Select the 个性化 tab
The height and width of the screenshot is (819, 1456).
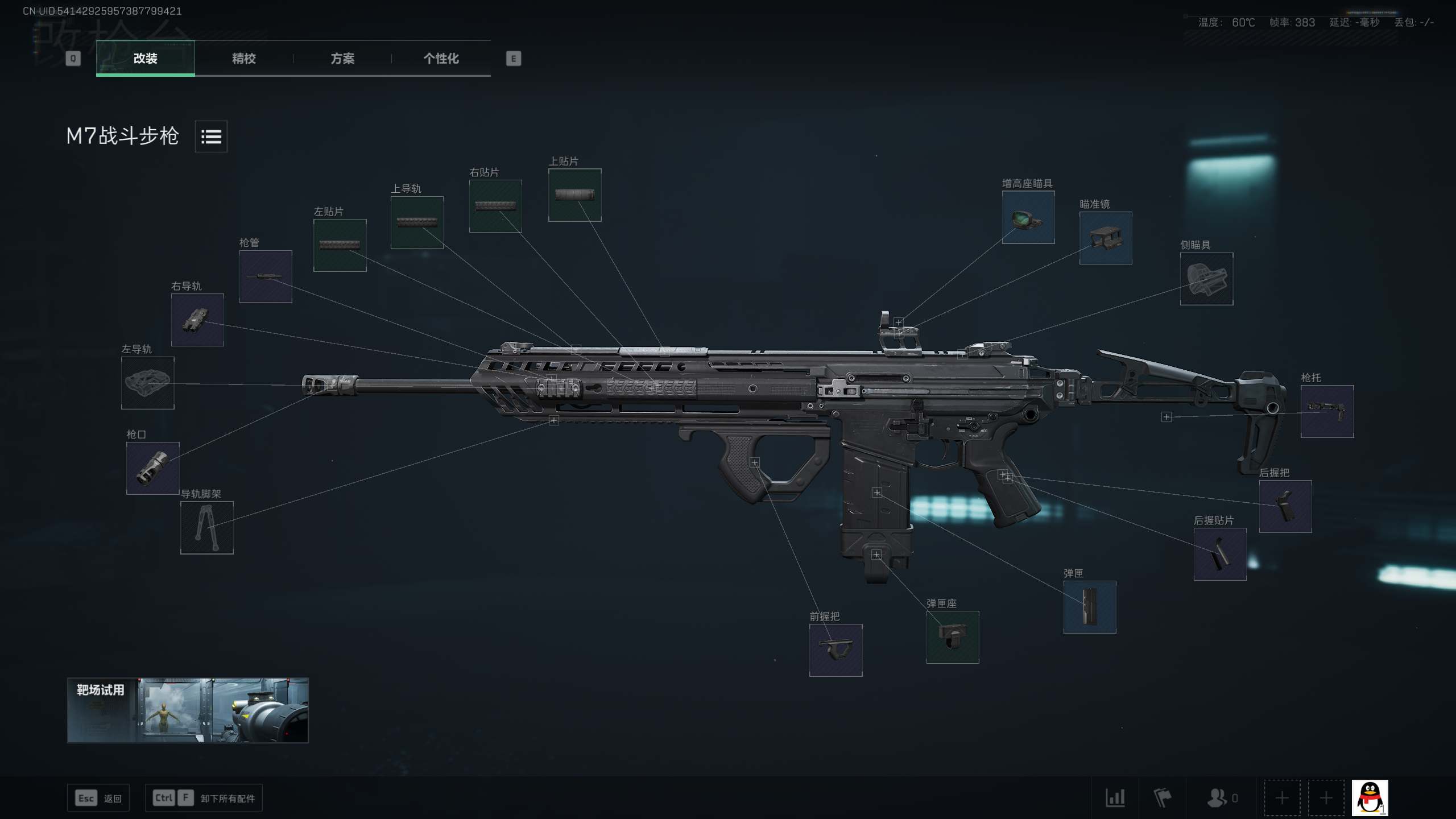[x=441, y=58]
